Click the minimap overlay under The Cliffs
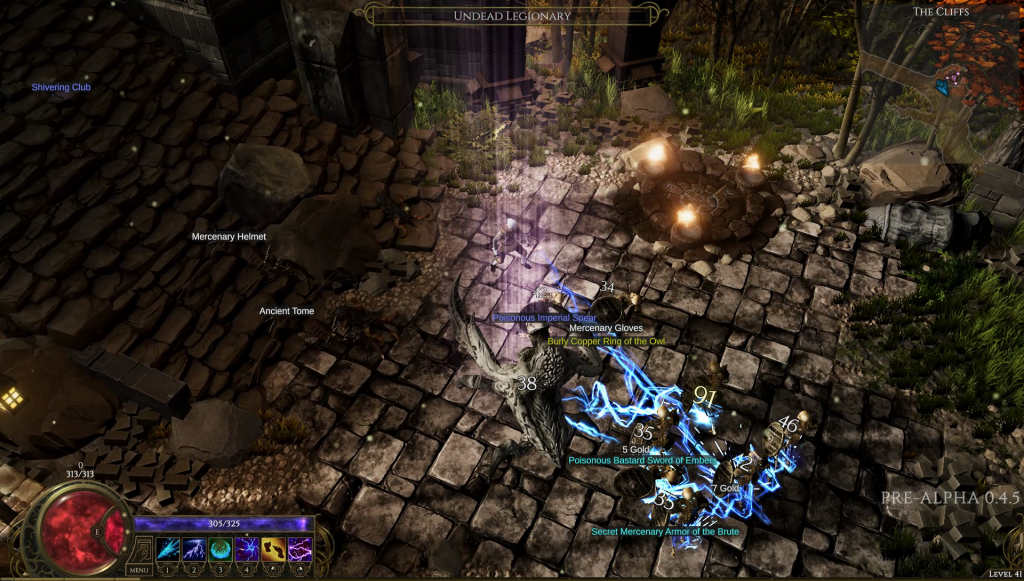 pyautogui.click(x=942, y=80)
